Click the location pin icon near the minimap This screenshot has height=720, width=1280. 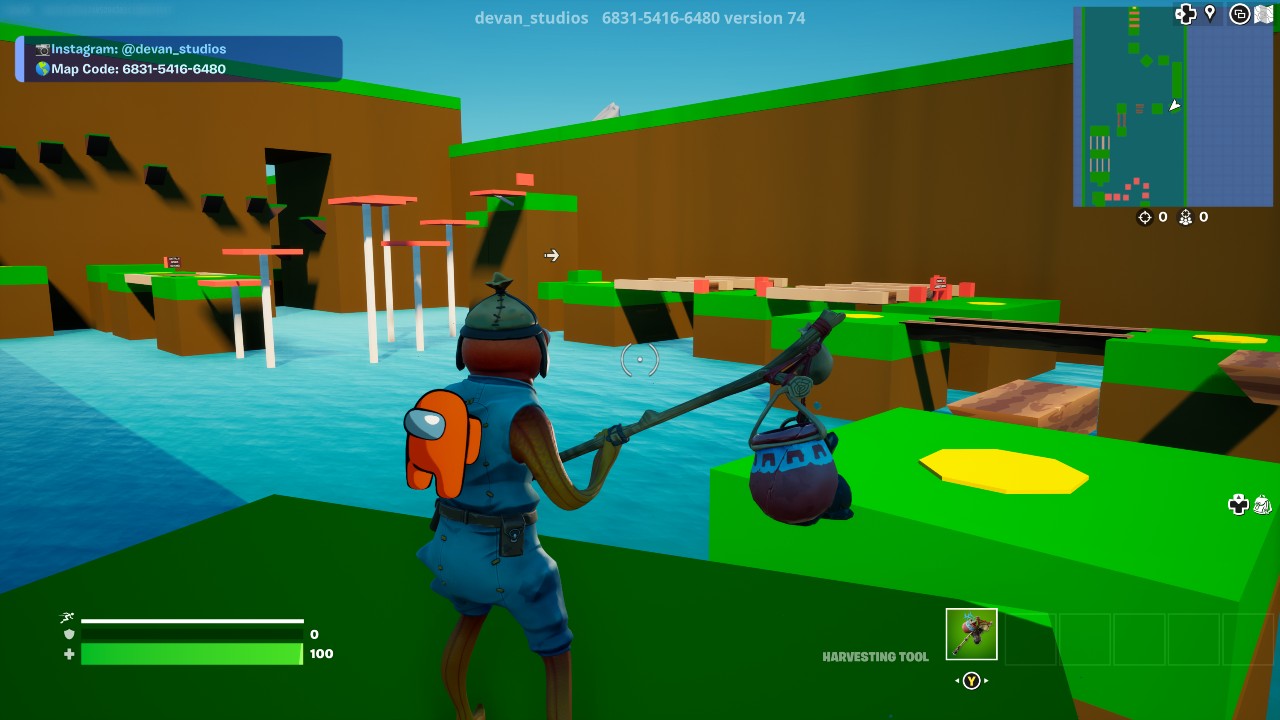pos(1210,14)
